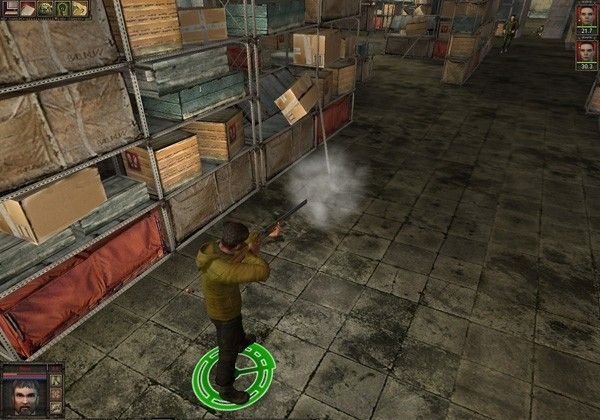
Task: Select the enemy portrait showing 21.7
Action: 586,17
